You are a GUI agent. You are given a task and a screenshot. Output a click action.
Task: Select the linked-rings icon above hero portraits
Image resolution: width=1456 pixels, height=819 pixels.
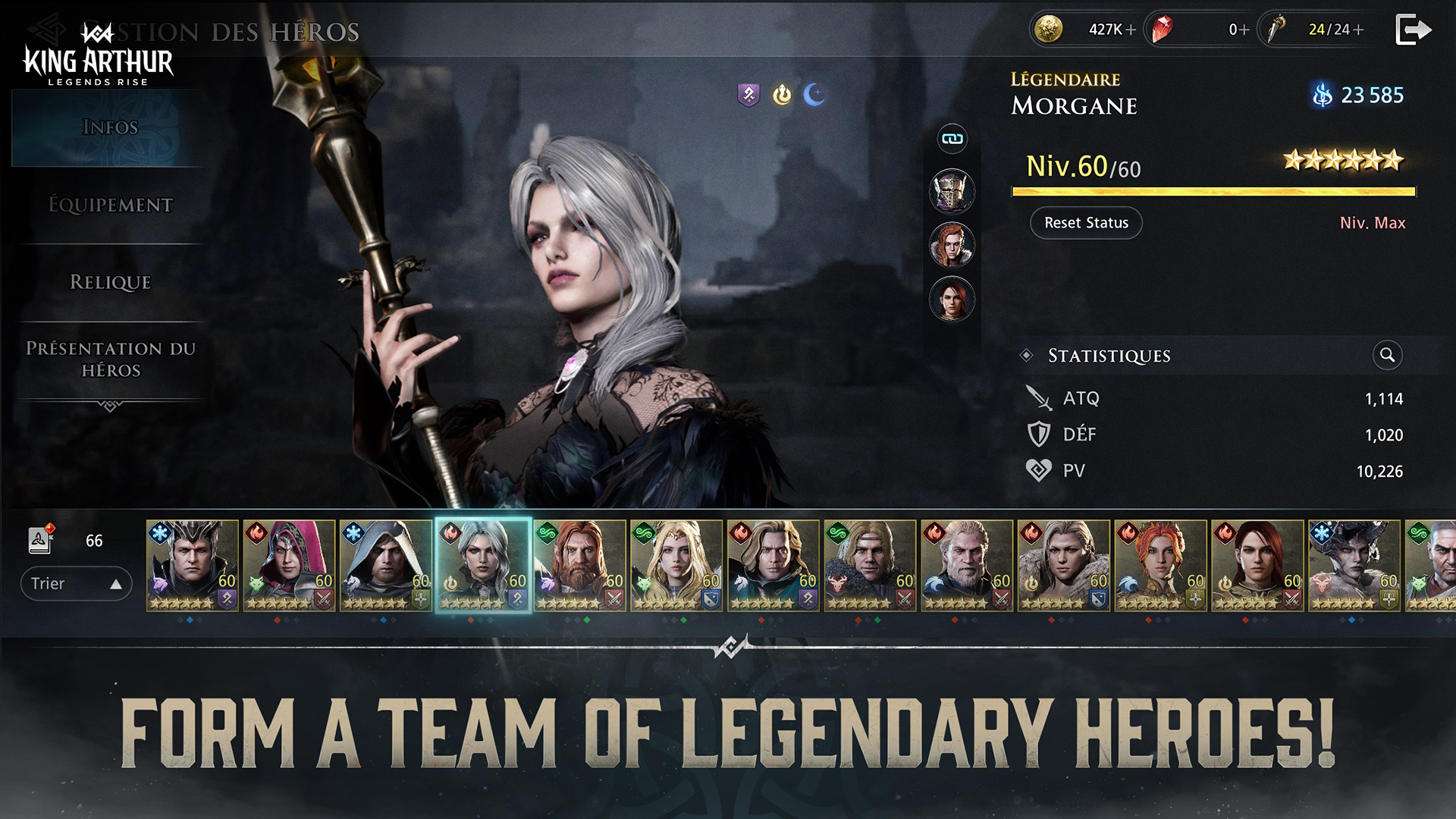(x=952, y=139)
